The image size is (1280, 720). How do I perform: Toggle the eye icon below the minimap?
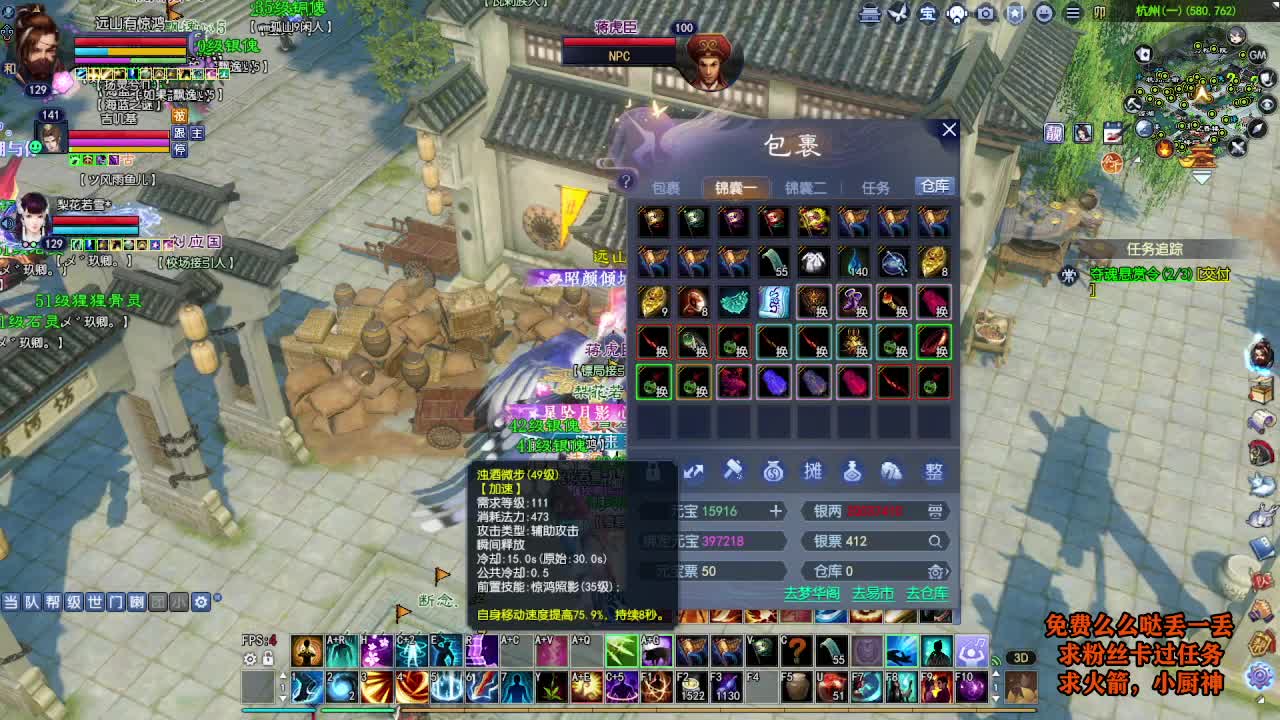(1265, 104)
